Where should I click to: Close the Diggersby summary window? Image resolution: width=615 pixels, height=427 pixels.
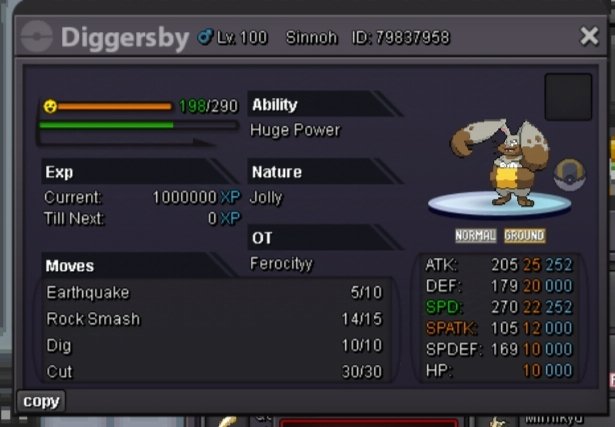click(589, 36)
